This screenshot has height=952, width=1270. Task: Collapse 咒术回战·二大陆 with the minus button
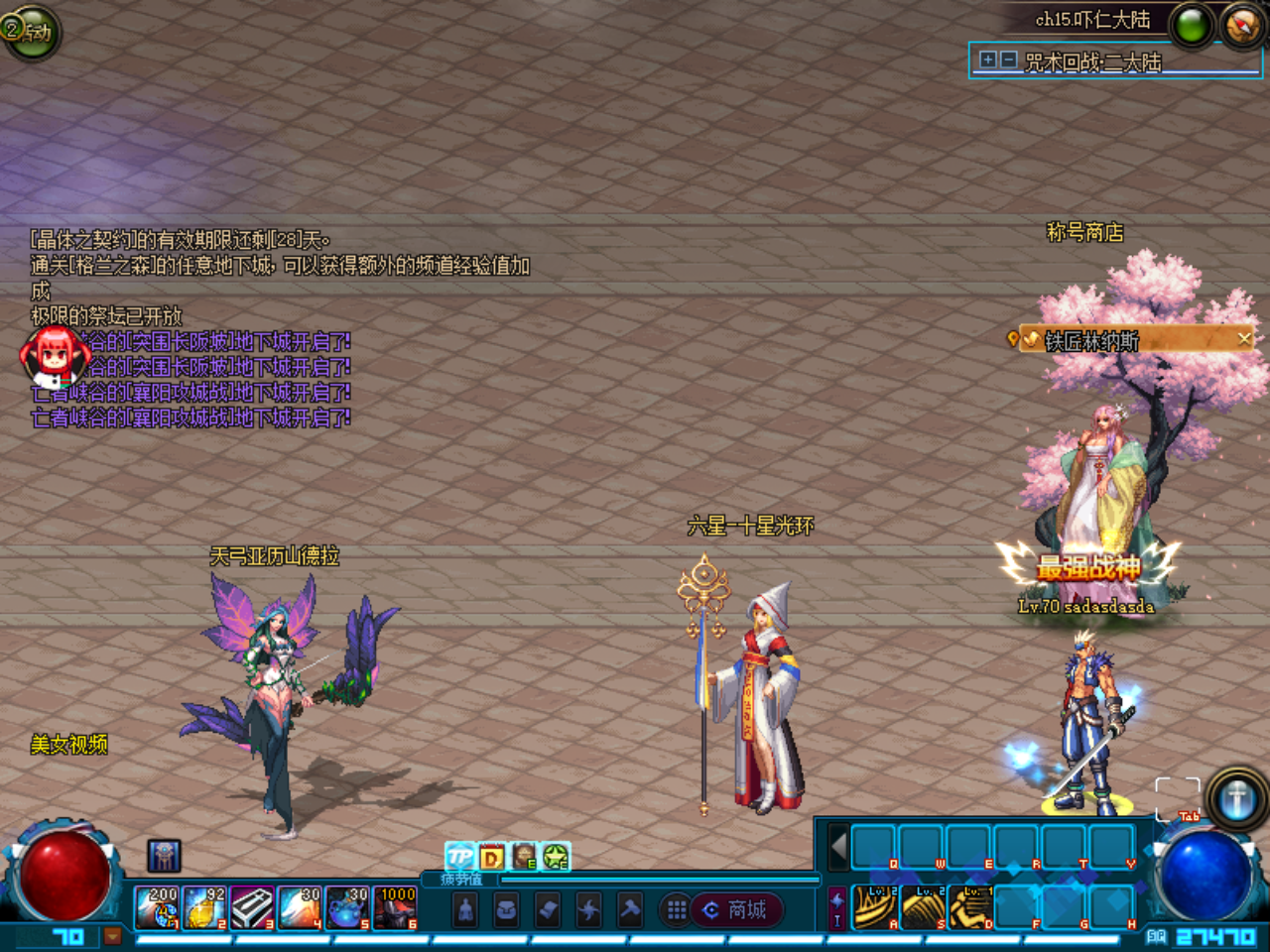point(1008,61)
